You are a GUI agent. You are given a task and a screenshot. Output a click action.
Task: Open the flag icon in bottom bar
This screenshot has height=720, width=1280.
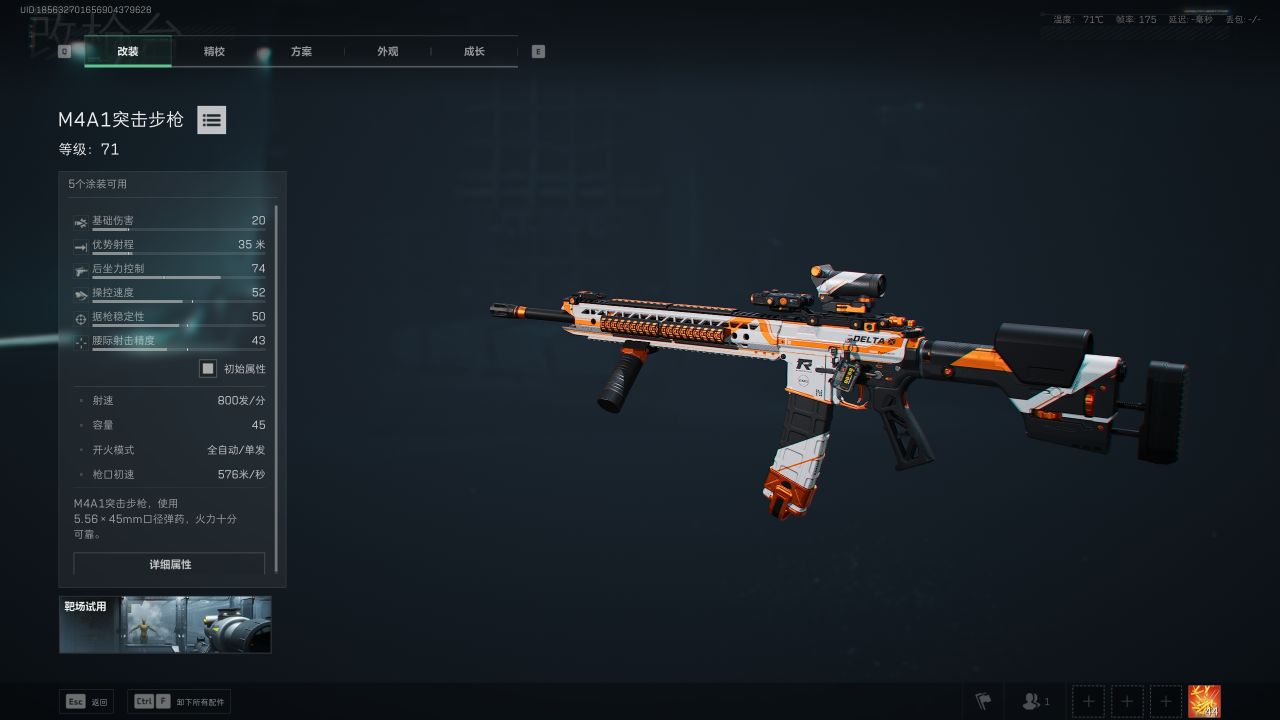[x=983, y=701]
